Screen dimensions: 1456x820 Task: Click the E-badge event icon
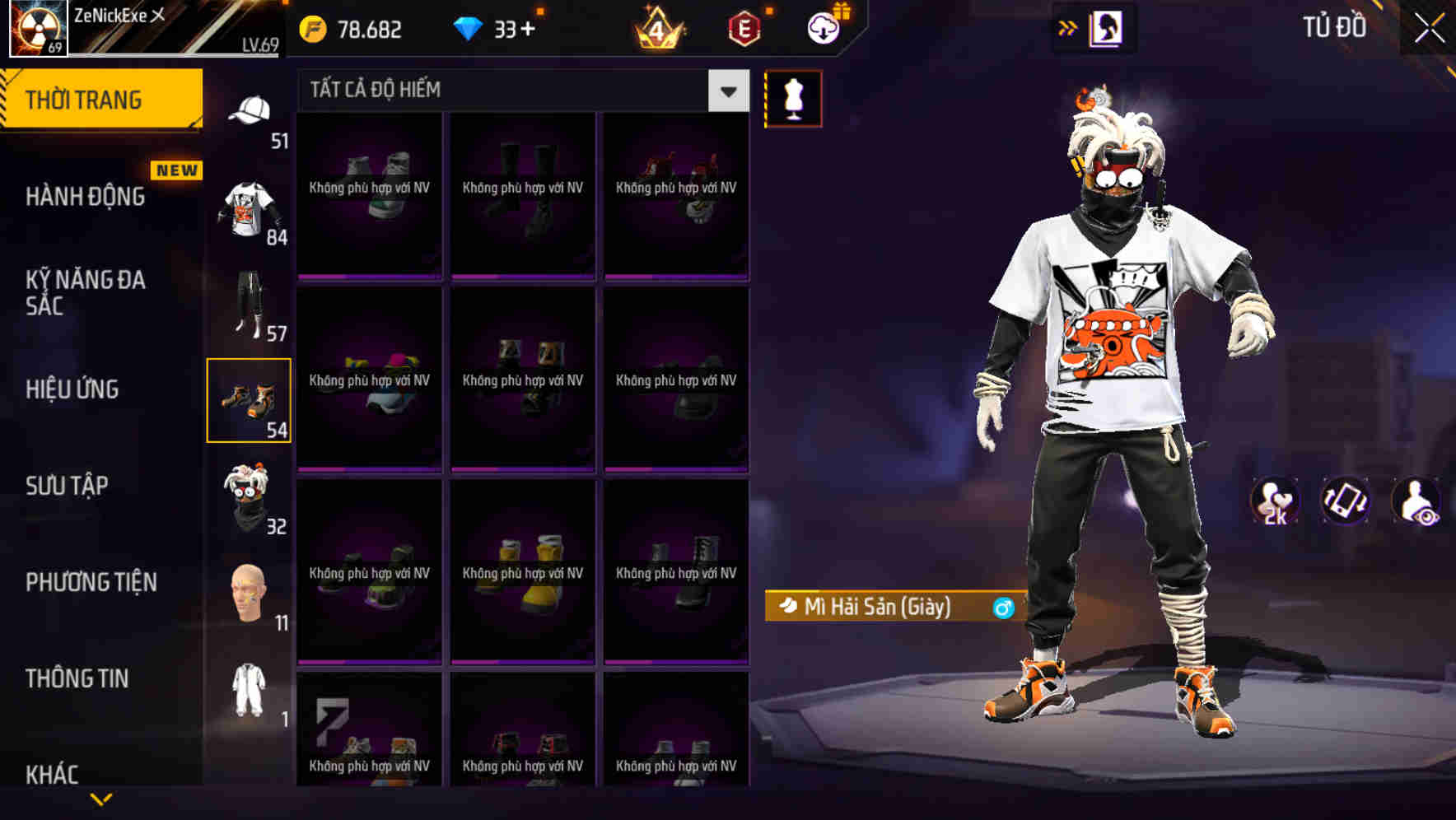[x=740, y=27]
